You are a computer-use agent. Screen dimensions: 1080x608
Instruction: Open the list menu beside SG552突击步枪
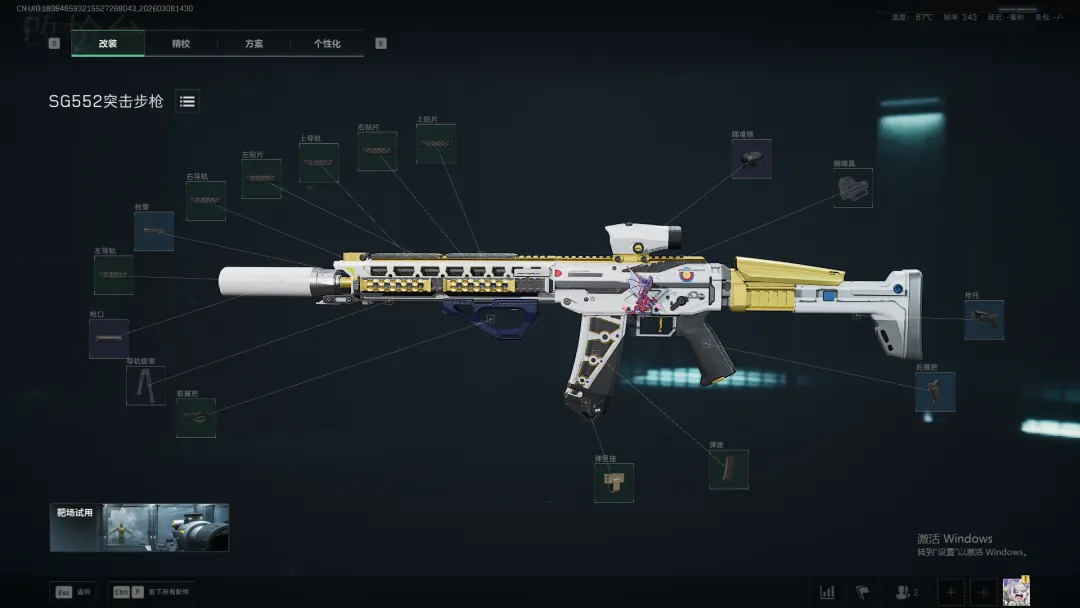[187, 101]
